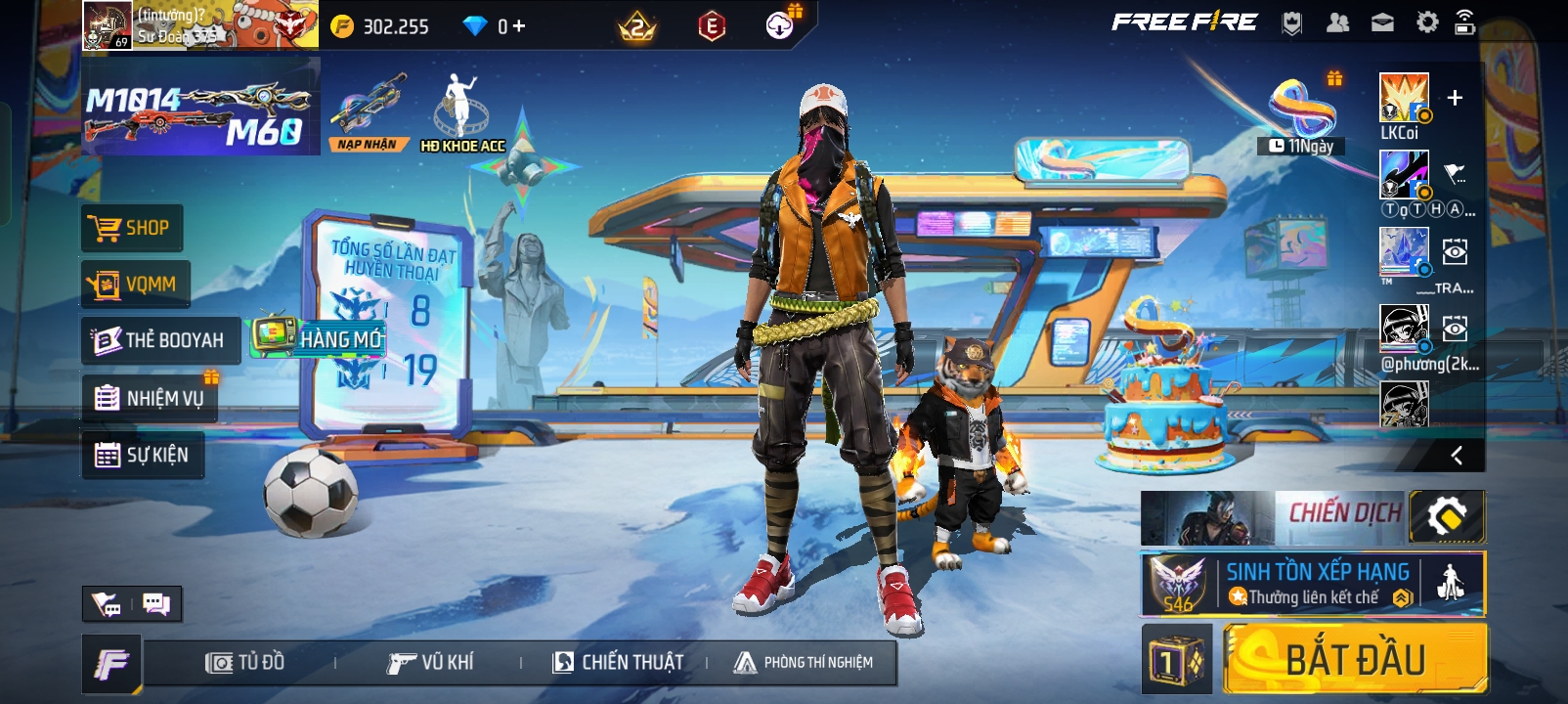Open the VQMM lucky spin menu
Screen dimensions: 1568x704
(x=135, y=285)
